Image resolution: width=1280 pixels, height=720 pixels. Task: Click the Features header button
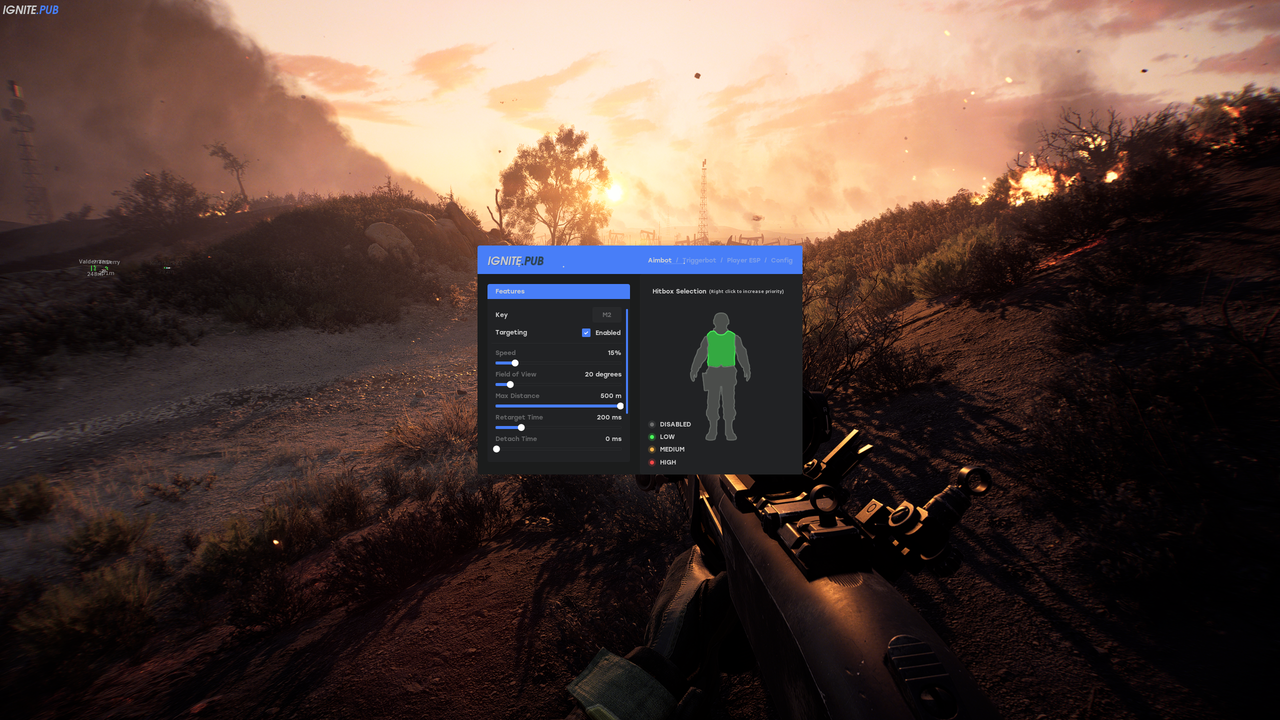coord(557,291)
